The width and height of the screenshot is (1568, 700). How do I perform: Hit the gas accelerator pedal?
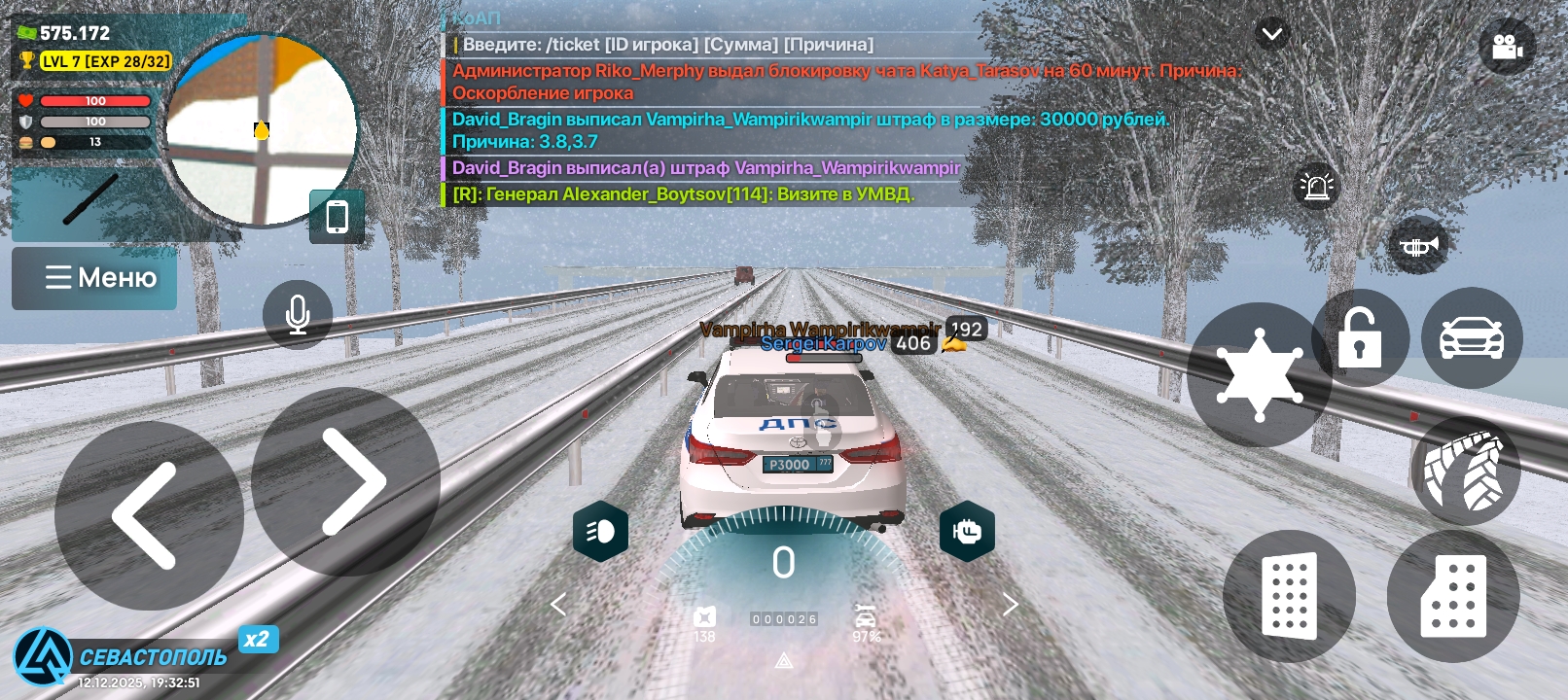(1453, 596)
